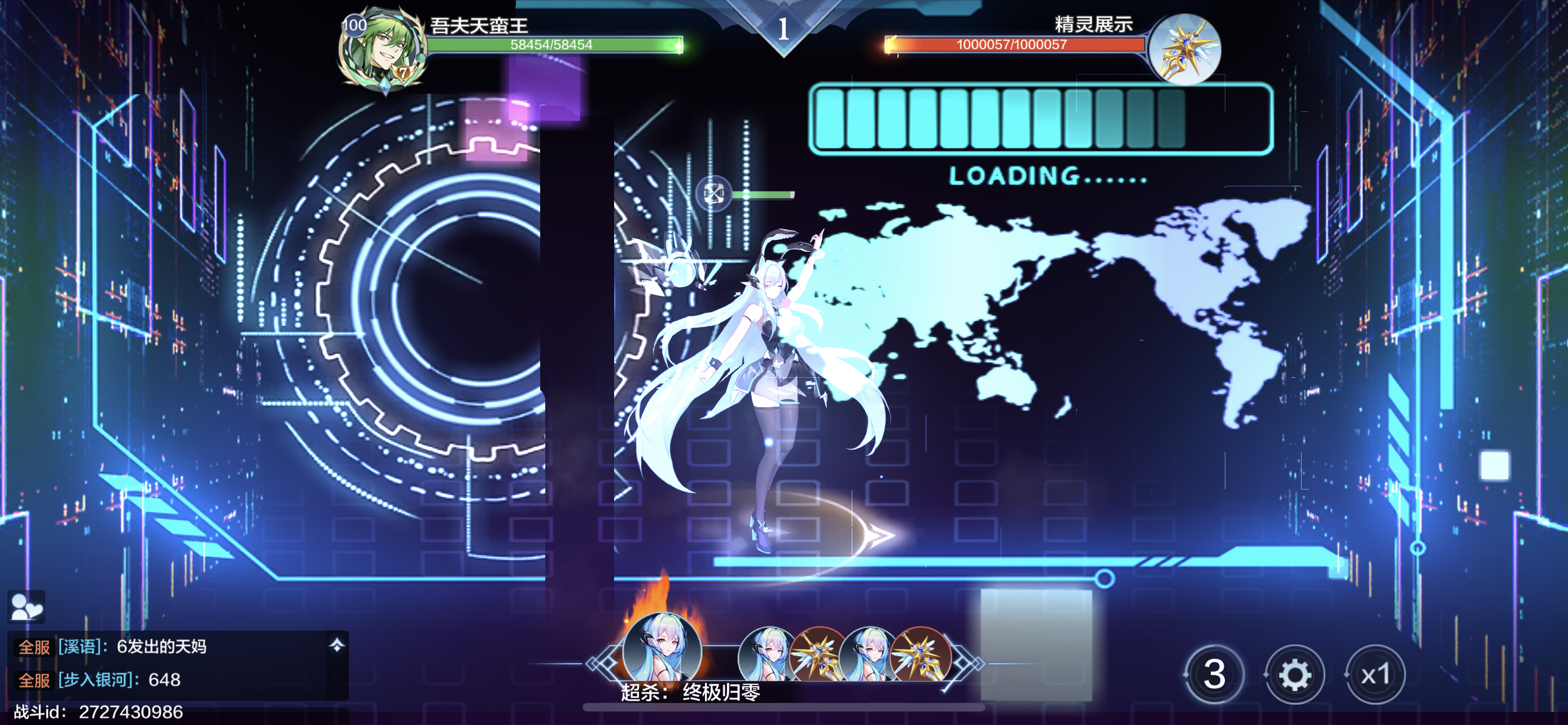Viewport: 1568px width, 725px height.
Task: Click the golden spirit enemy avatar
Action: point(1184,49)
